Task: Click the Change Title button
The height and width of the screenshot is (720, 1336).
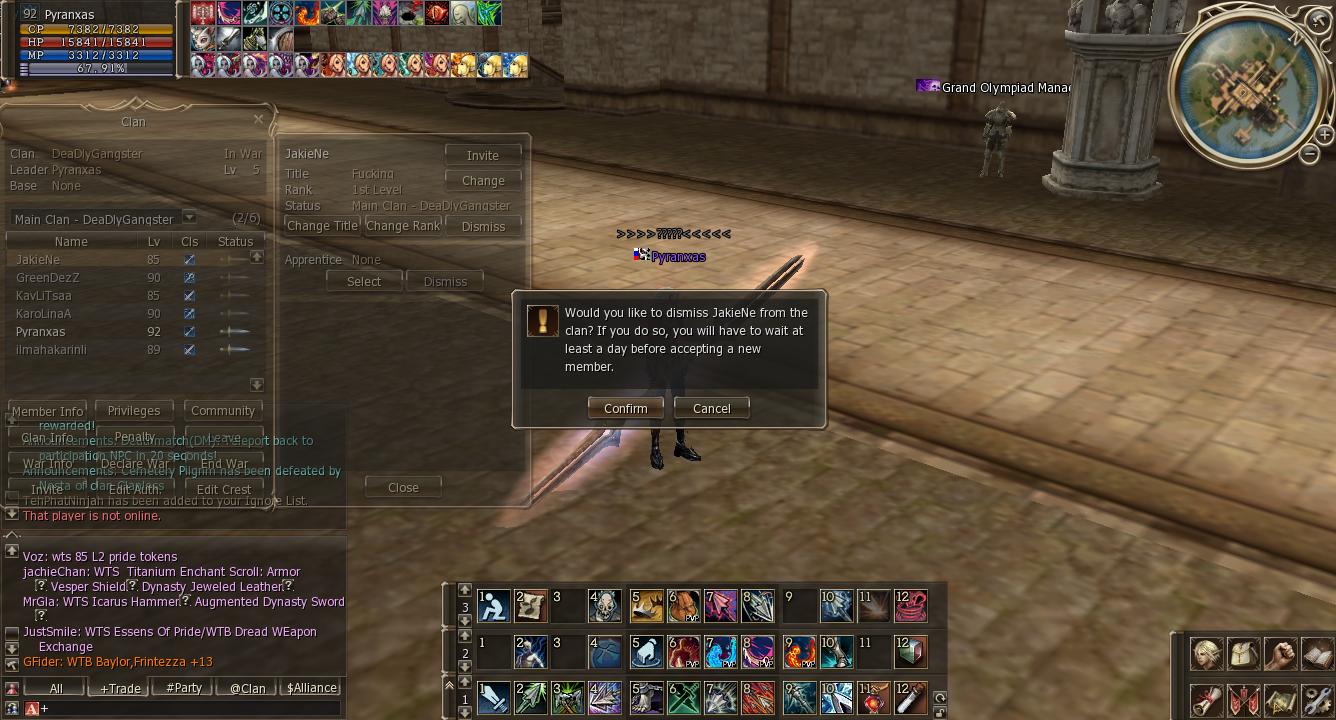Action: 322,226
